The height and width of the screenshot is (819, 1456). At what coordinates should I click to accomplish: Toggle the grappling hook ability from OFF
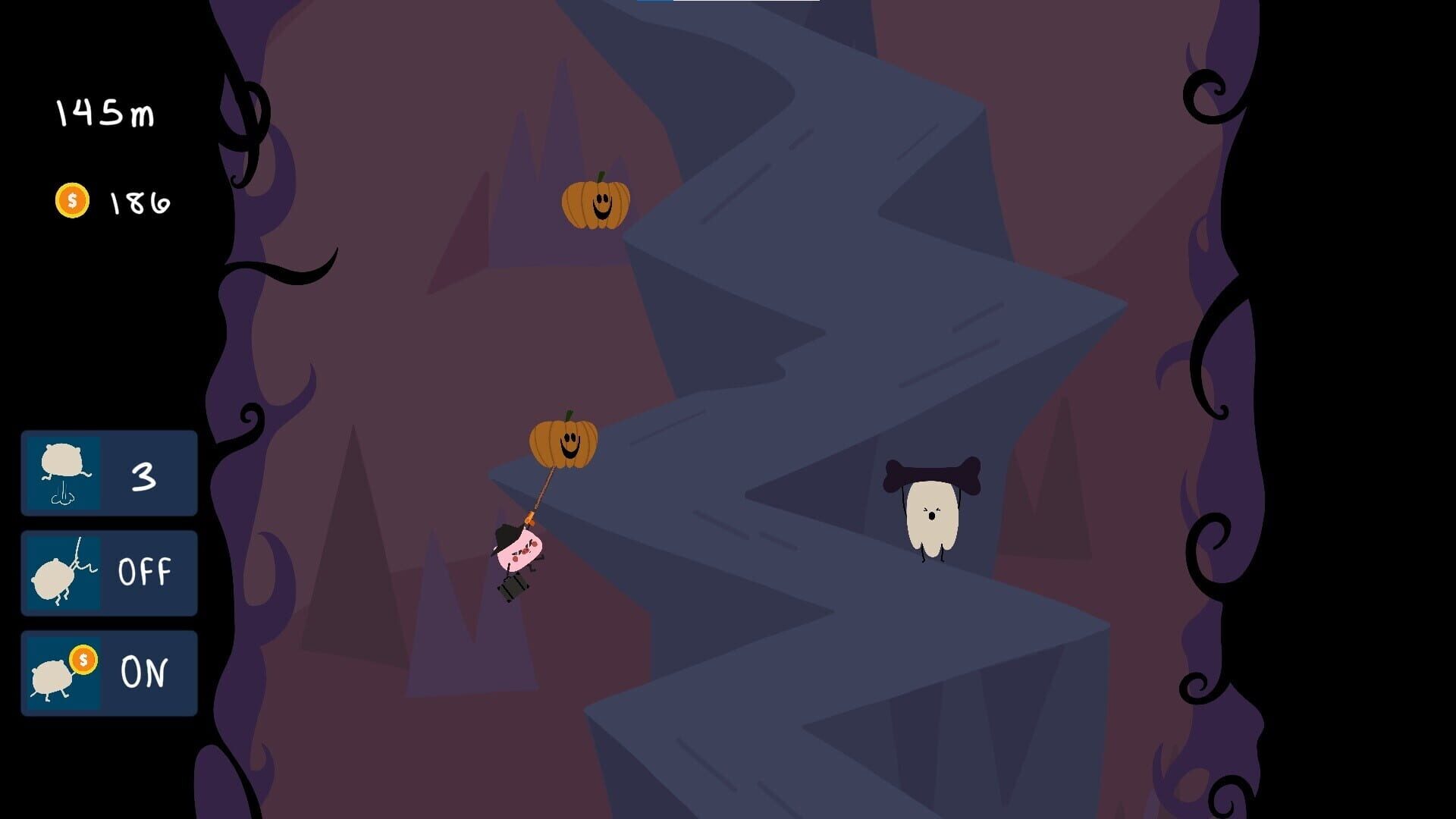[x=109, y=572]
